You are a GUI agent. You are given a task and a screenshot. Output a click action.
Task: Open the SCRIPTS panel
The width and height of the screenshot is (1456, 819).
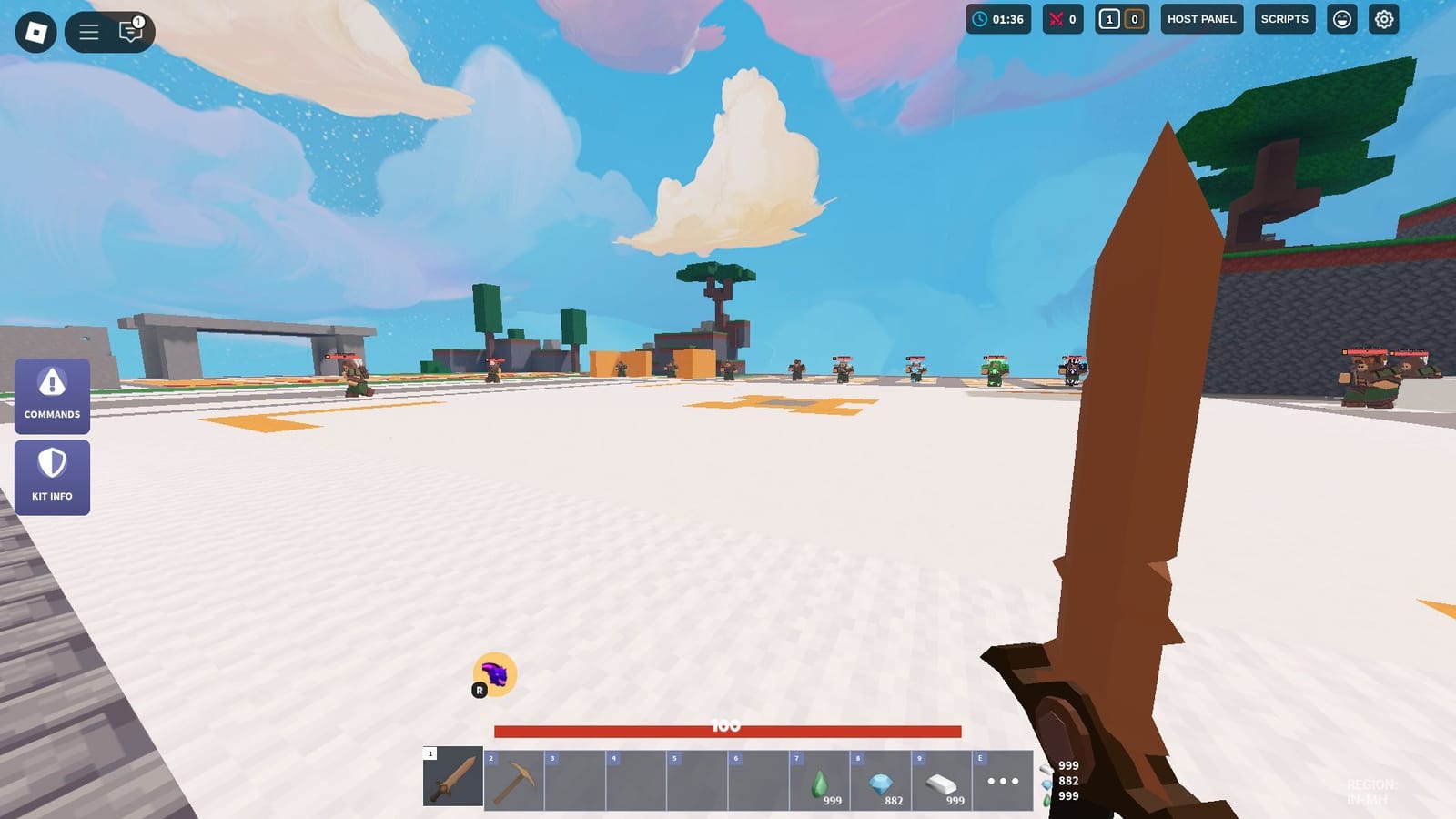tap(1284, 18)
